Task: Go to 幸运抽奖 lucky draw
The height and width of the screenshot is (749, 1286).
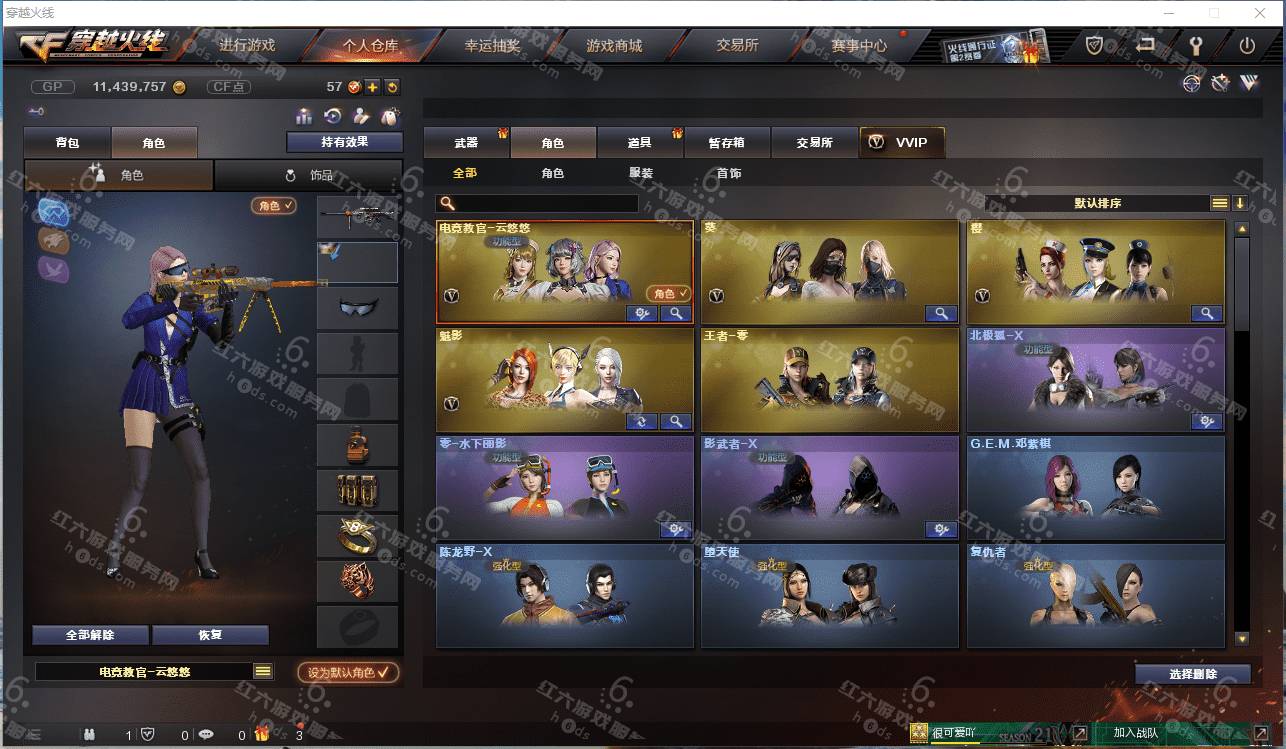Action: pyautogui.click(x=492, y=45)
